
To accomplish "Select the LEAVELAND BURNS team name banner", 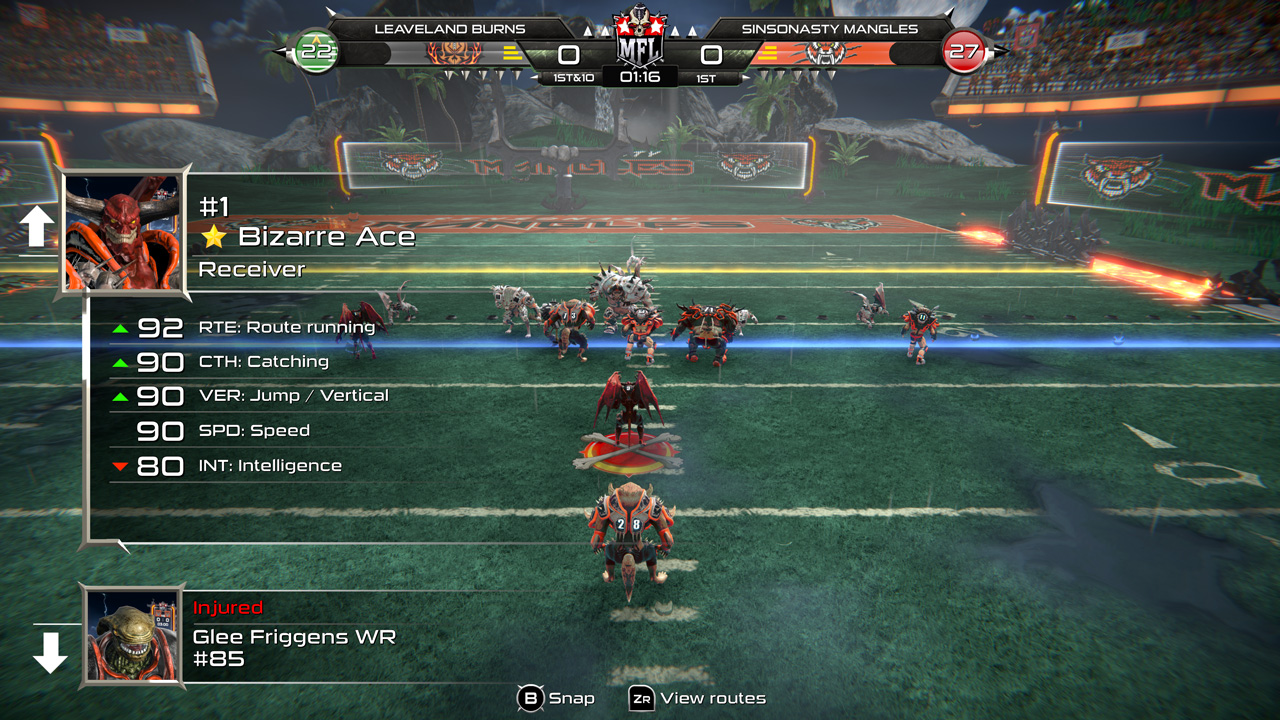I will pyautogui.click(x=450, y=29).
